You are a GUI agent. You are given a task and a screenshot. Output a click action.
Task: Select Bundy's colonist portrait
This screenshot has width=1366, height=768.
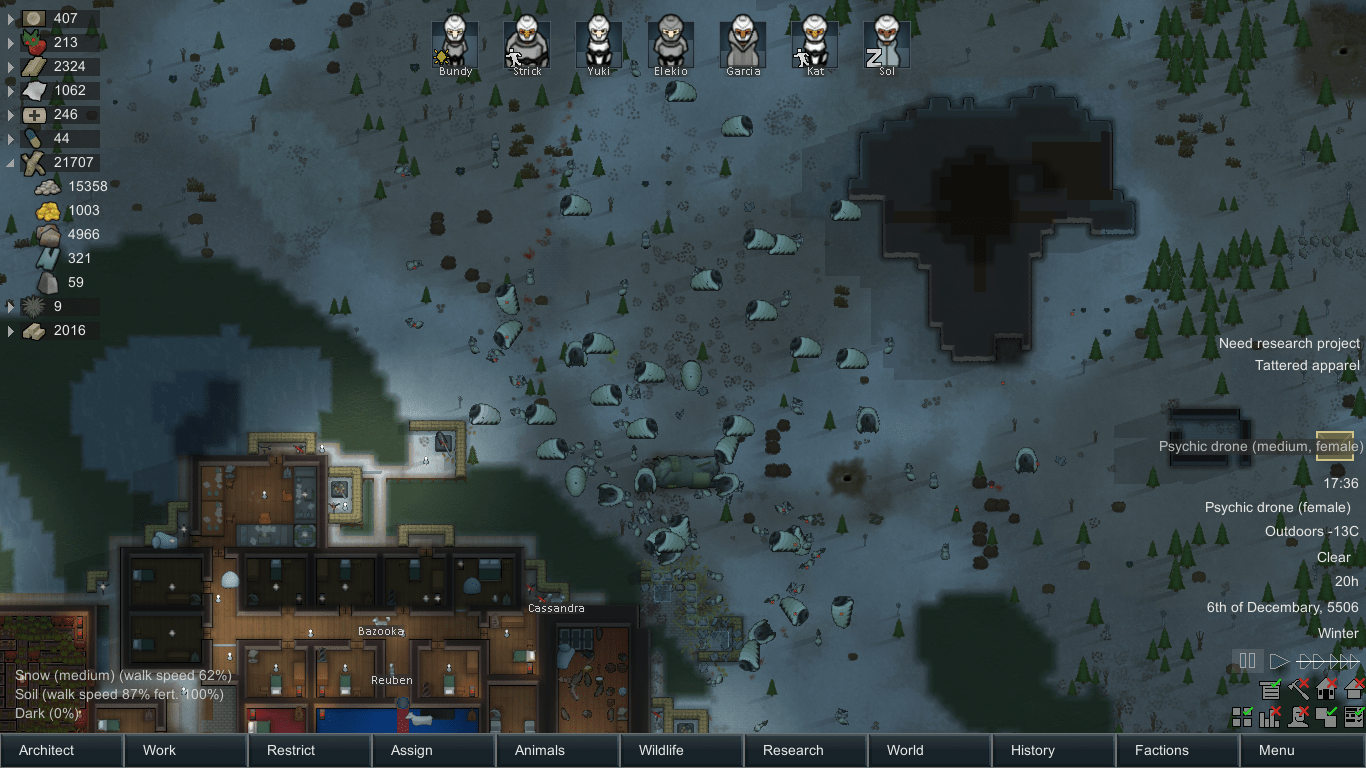(x=455, y=42)
